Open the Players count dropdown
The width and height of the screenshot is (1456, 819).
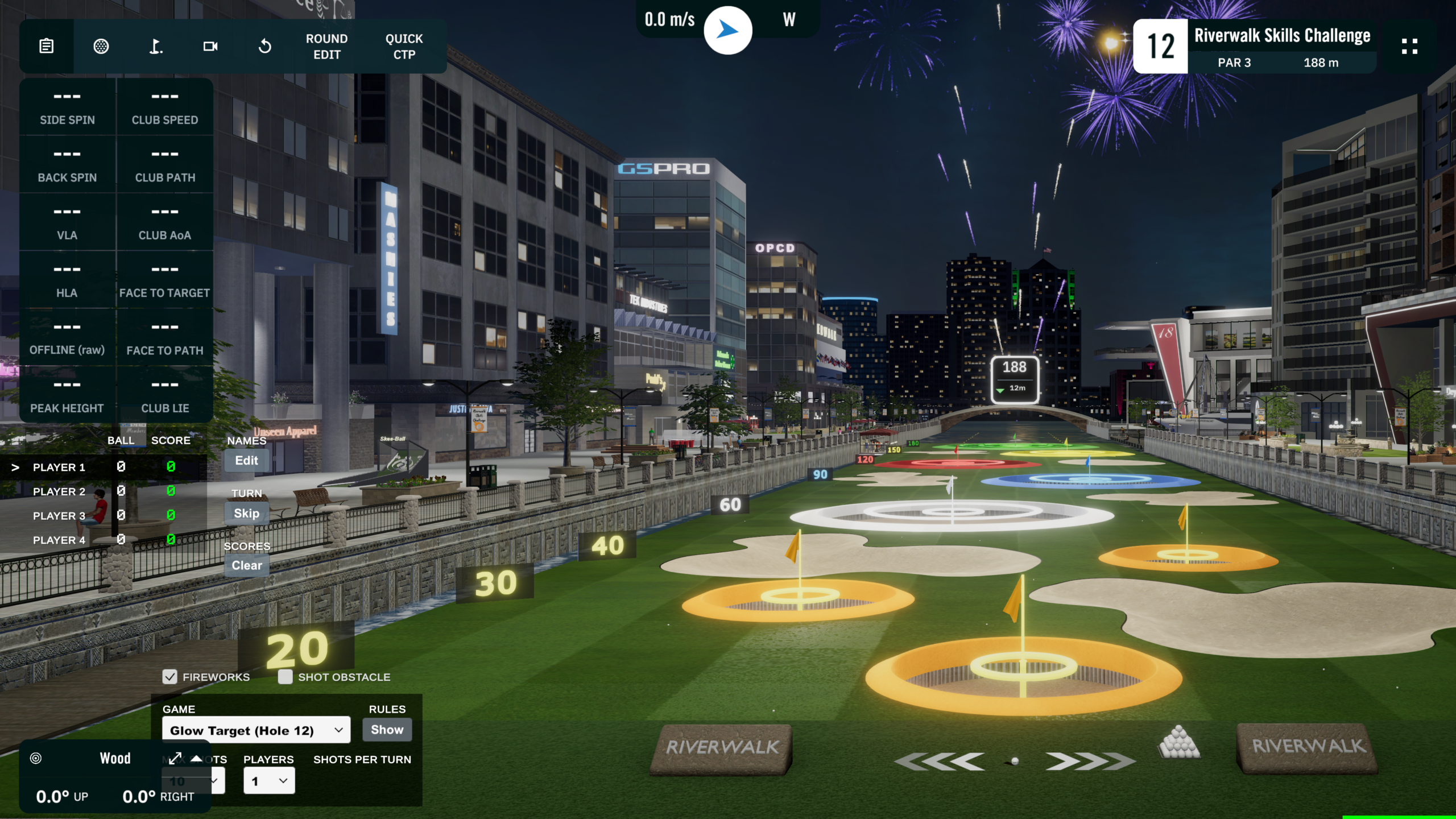tap(269, 781)
